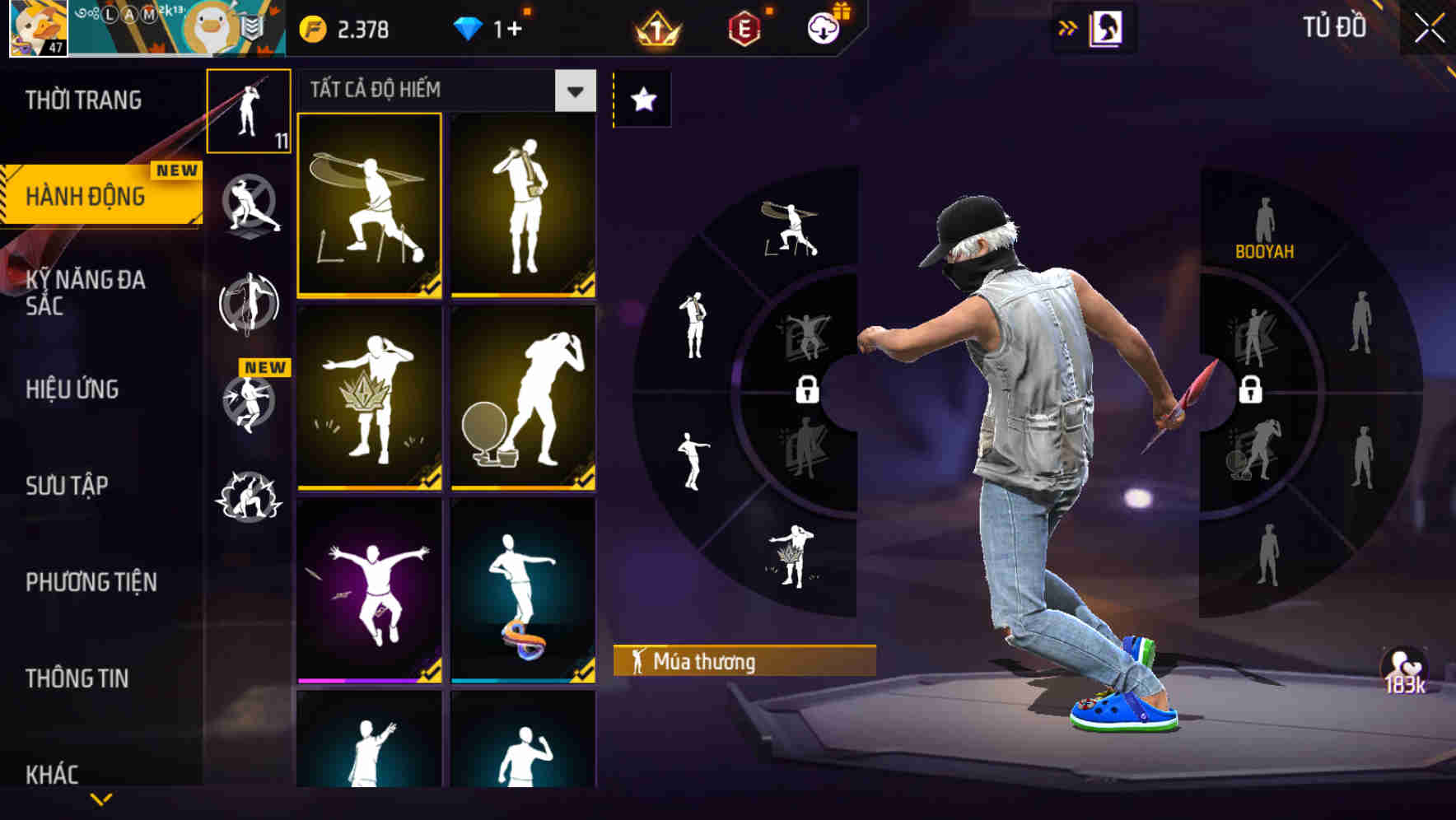Screen dimensions: 1456x820
Task: Select the diamond balance icon
Action: 467,26
